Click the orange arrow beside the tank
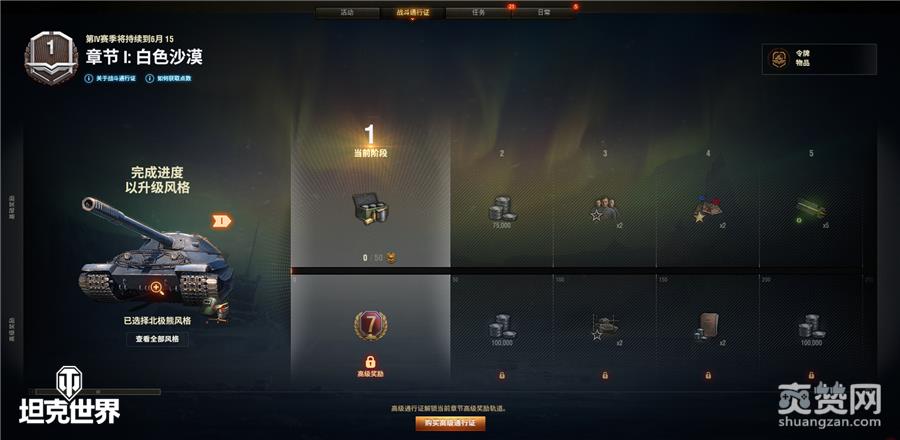Viewport: 900px width, 440px height. click(x=222, y=220)
